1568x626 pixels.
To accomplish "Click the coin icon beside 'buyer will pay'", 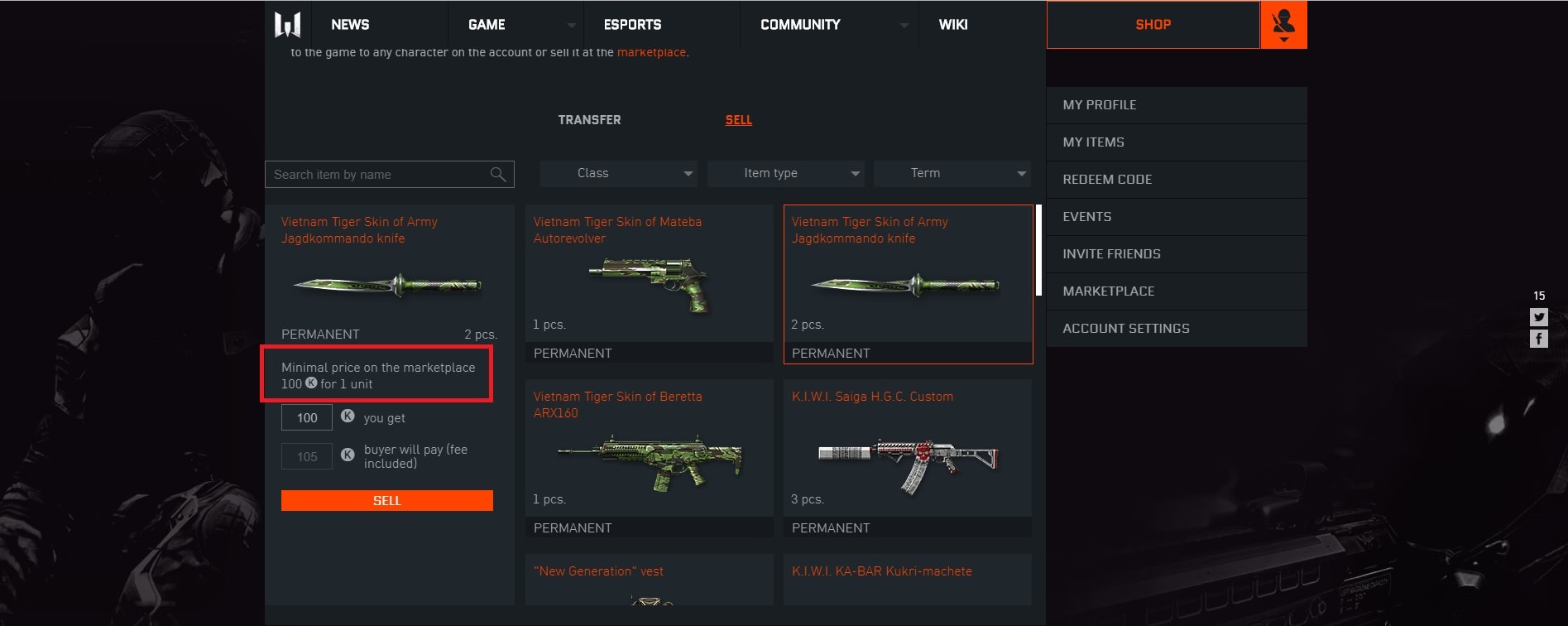I will tap(347, 455).
